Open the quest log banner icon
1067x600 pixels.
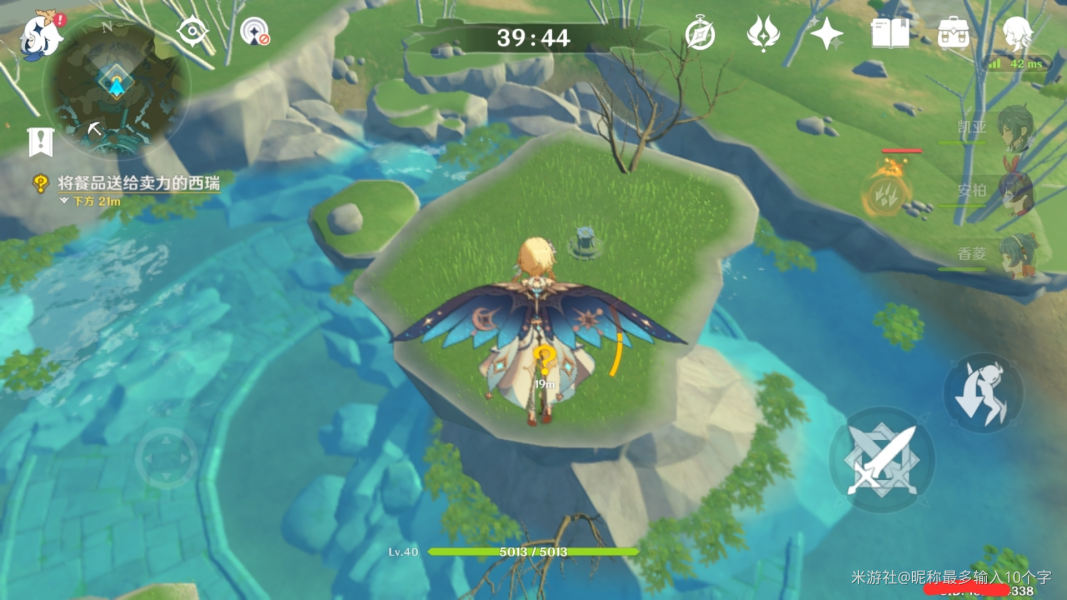coord(40,142)
